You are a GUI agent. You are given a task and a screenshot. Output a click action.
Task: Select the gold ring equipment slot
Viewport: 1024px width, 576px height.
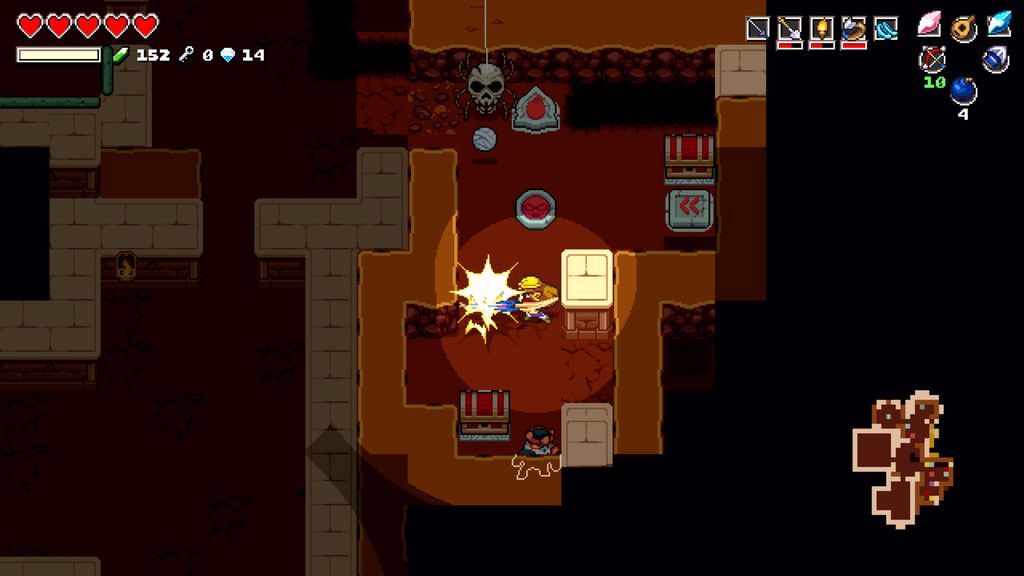coord(854,29)
